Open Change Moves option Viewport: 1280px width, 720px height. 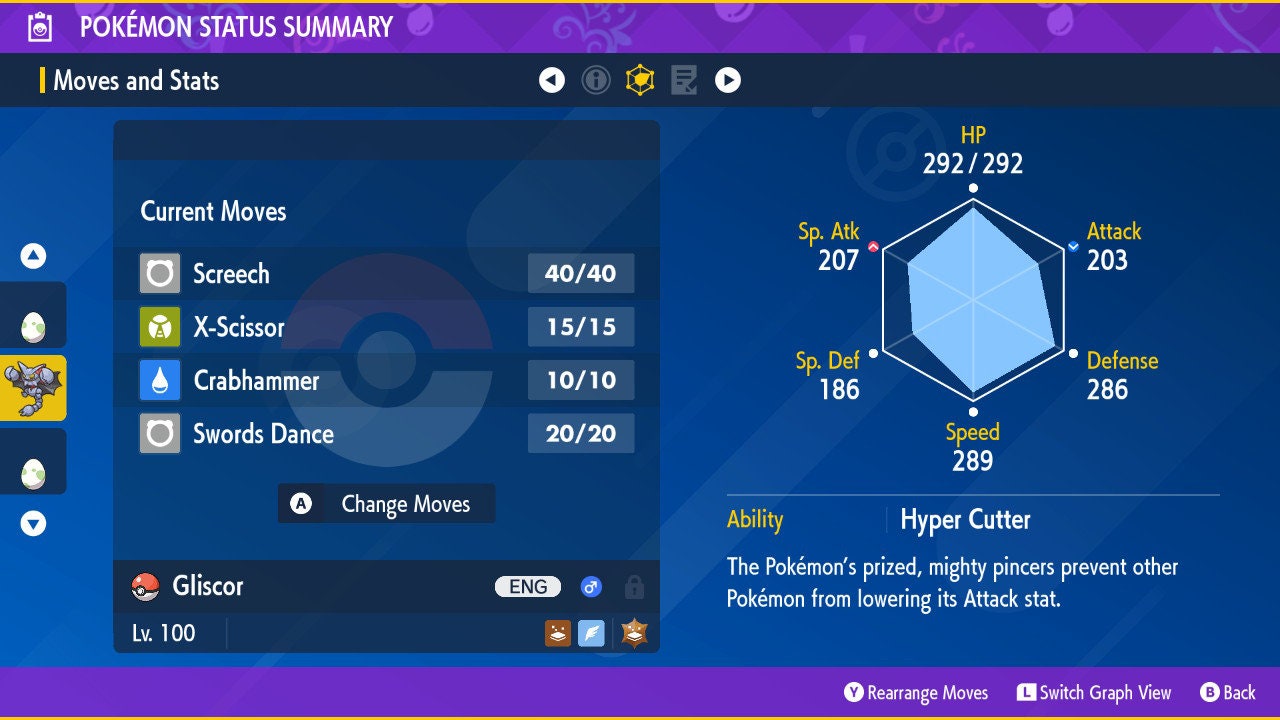386,504
